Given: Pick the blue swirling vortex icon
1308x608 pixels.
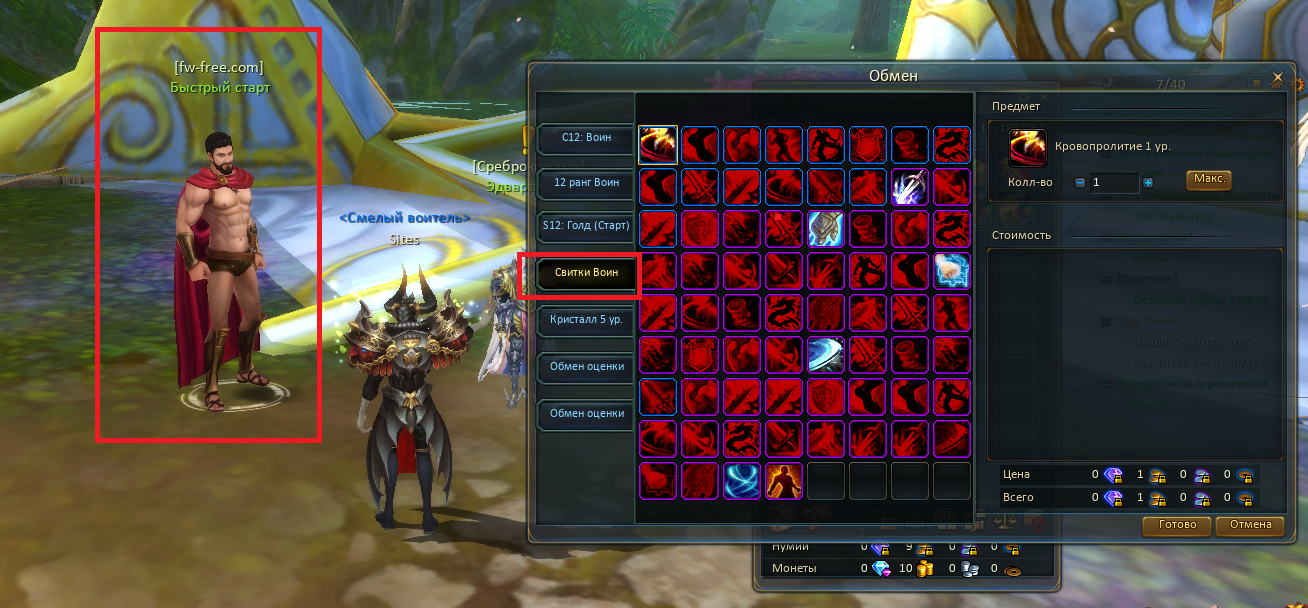Looking at the screenshot, I should click(742, 481).
